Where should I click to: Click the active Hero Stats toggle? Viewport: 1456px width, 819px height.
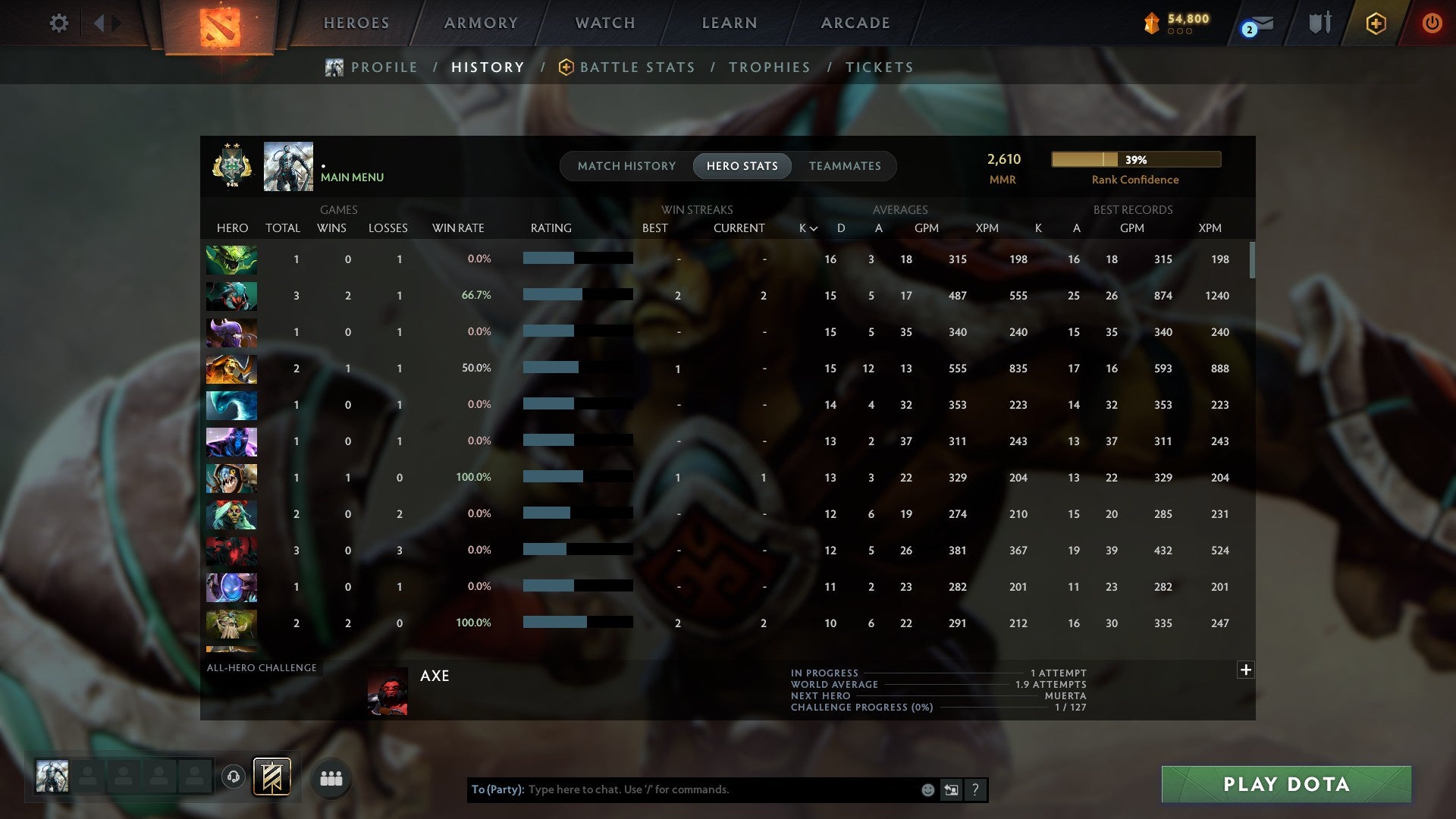742,165
